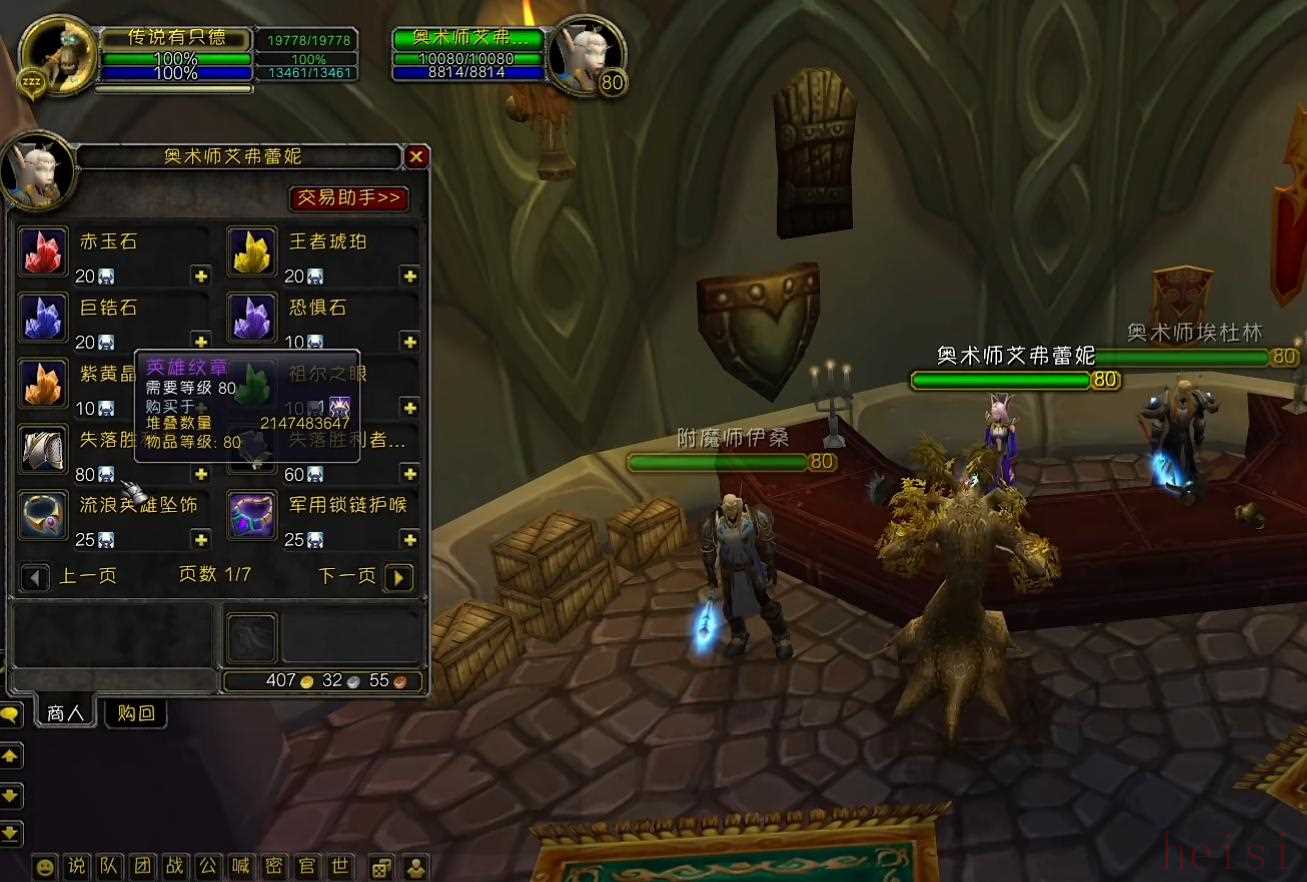Choose the blue 巨锆石 gem item
1307x882 pixels.
[x=43, y=318]
